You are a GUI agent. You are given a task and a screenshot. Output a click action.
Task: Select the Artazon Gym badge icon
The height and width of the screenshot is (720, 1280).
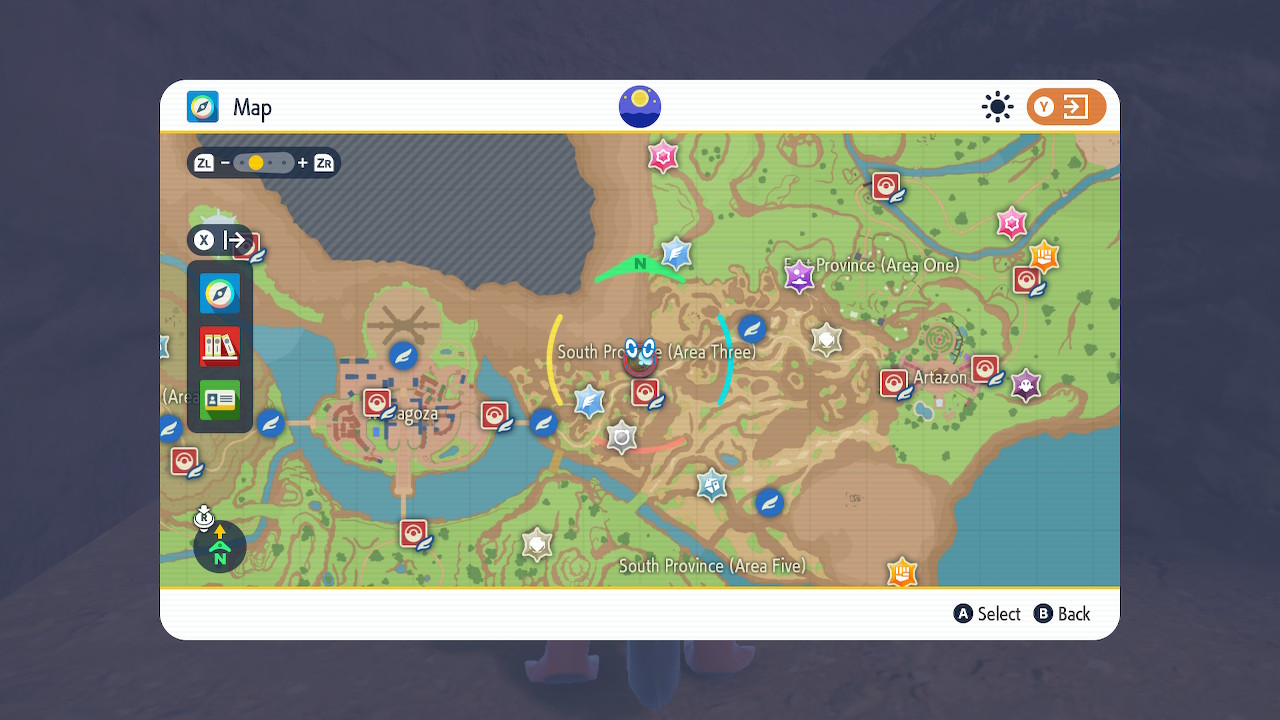(1026, 384)
